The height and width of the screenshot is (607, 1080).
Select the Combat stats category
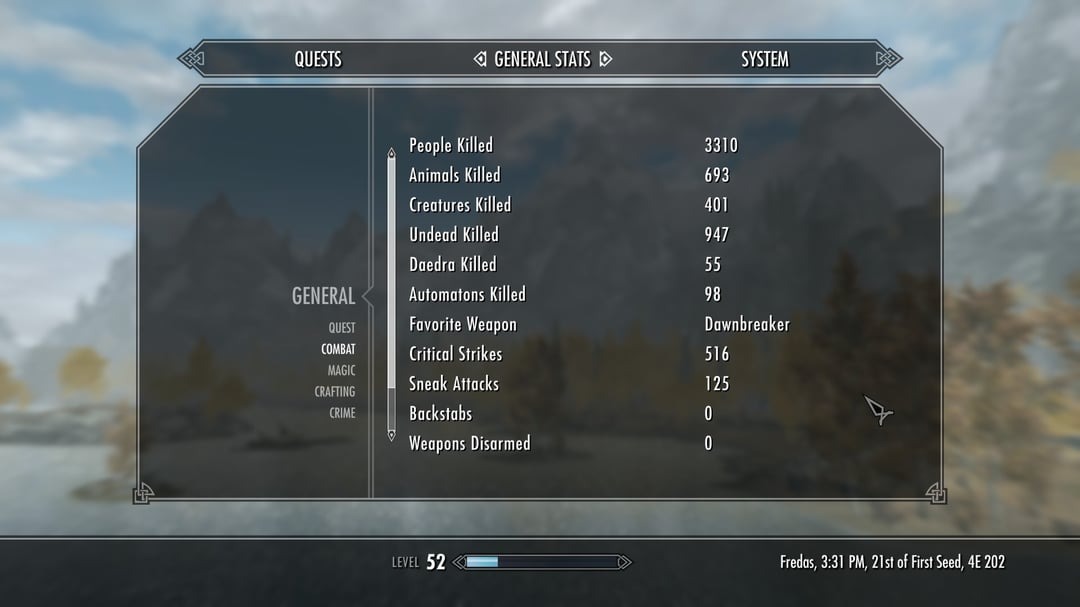coord(338,350)
